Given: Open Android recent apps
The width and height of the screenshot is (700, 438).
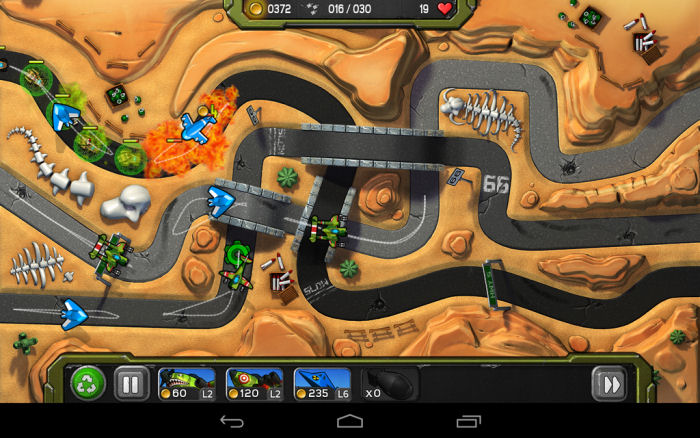Looking at the screenshot, I should pos(468,421).
